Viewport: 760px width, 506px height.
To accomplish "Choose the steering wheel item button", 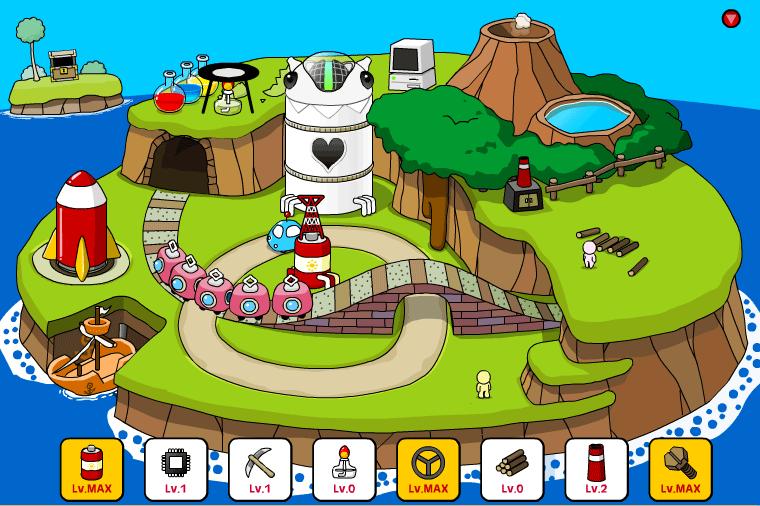I will coord(429,469).
